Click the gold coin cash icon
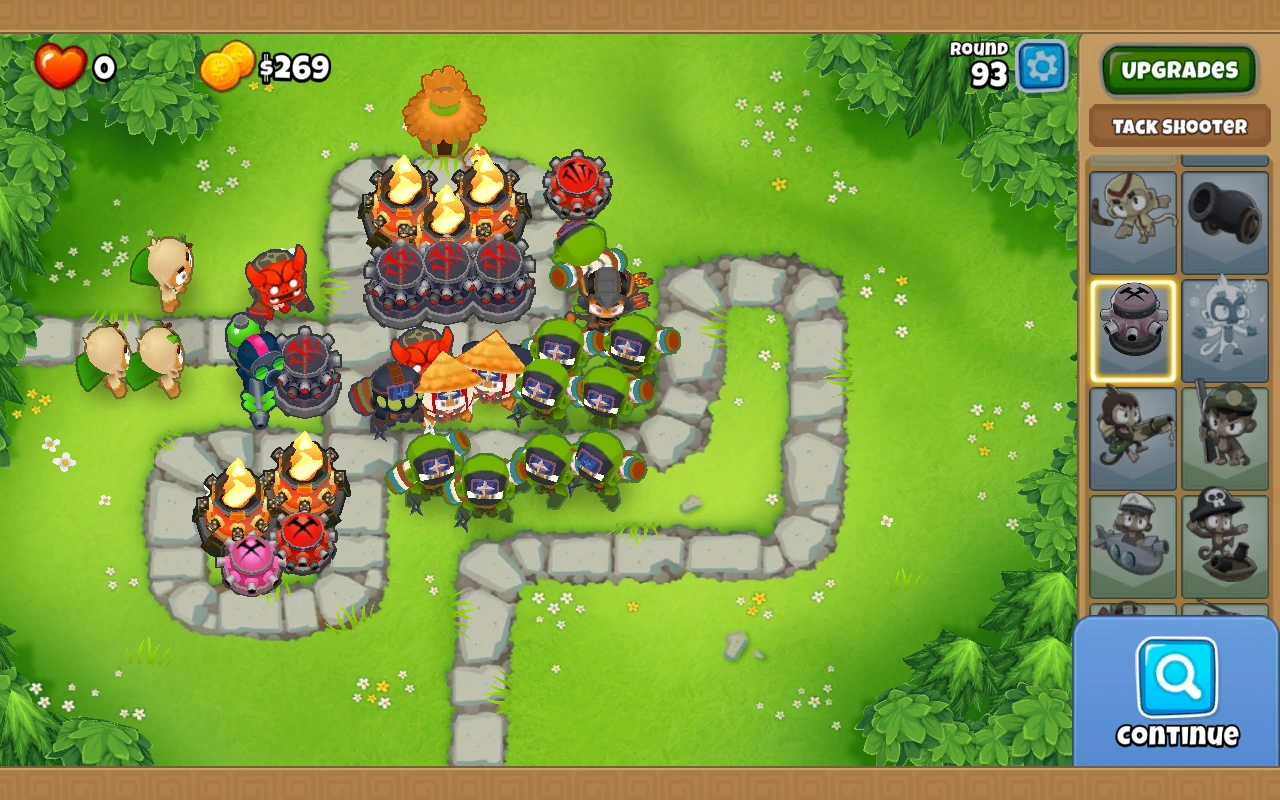This screenshot has height=800, width=1280. 228,68
